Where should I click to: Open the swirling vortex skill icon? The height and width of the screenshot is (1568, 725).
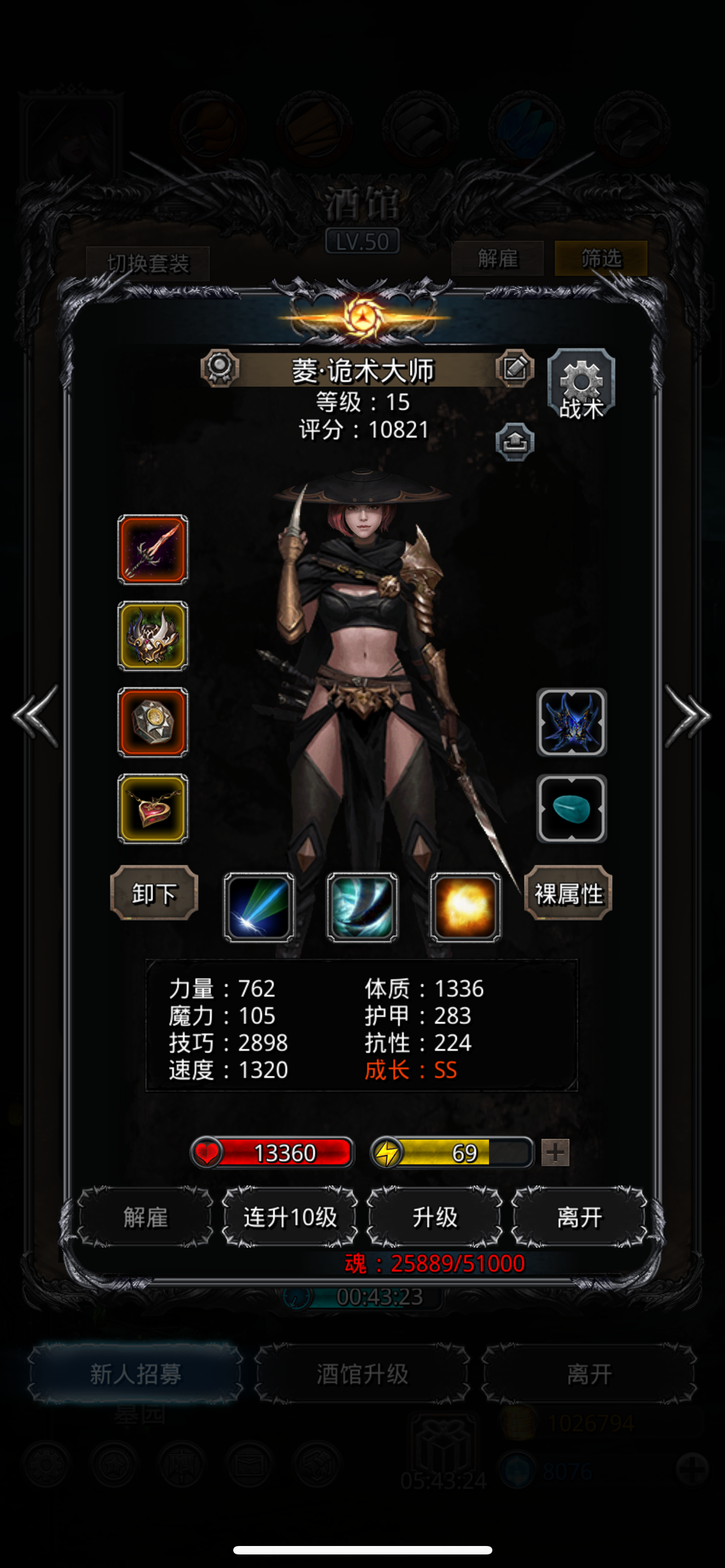coord(361,907)
